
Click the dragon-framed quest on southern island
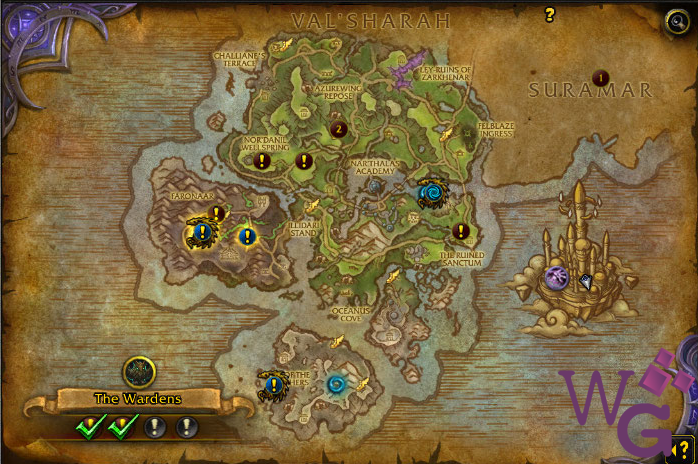click(x=272, y=384)
